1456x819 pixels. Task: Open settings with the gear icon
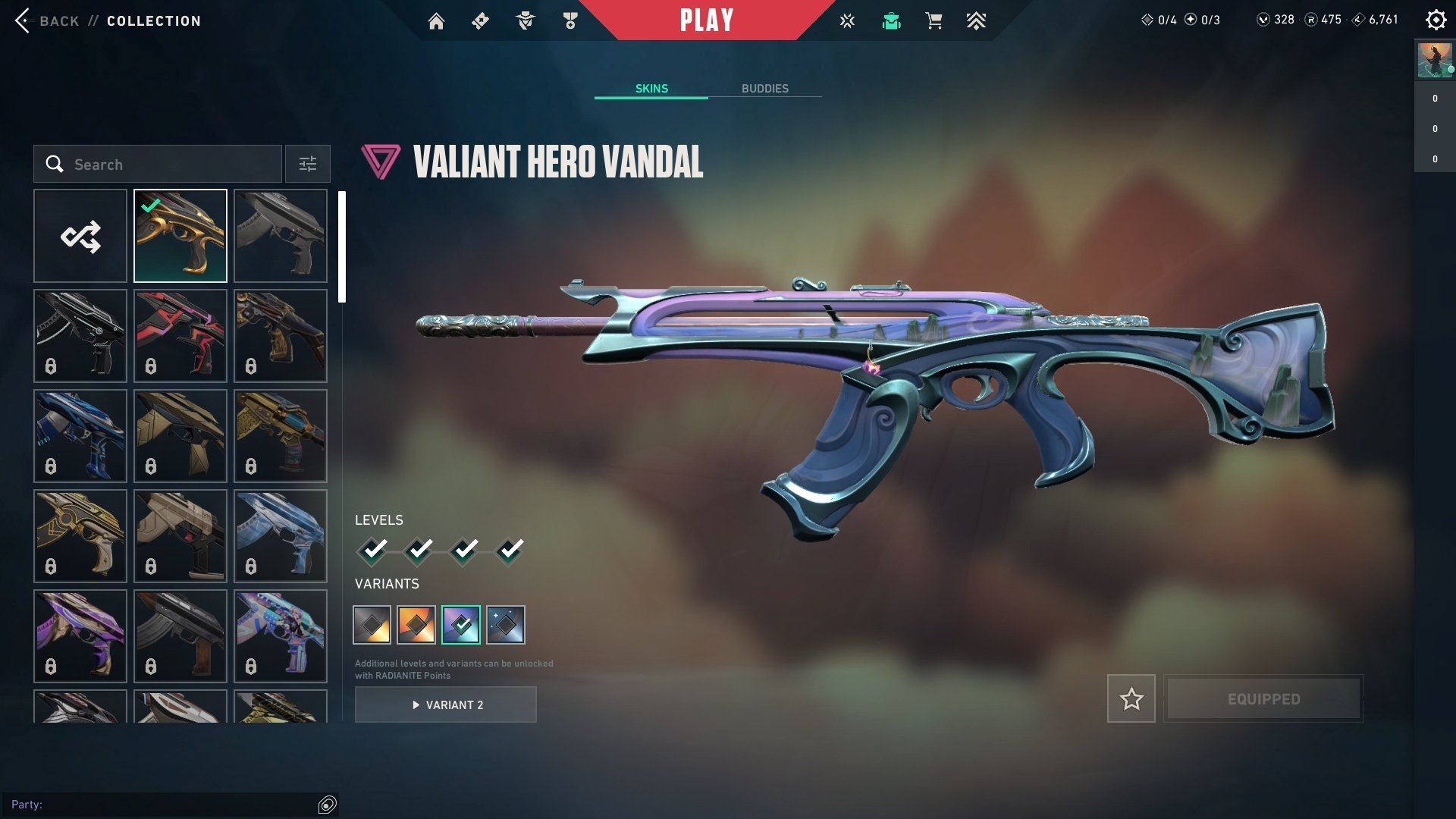point(1436,20)
